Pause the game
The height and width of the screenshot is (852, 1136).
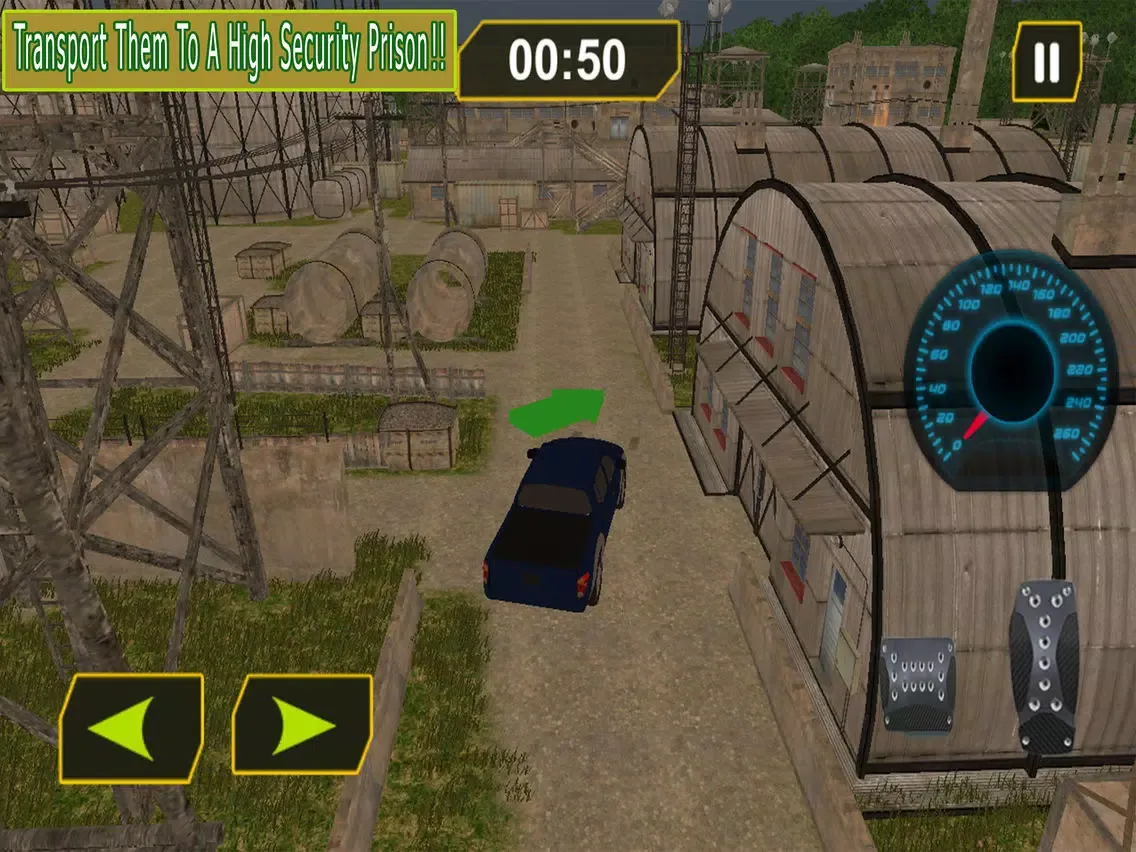pyautogui.click(x=1046, y=62)
